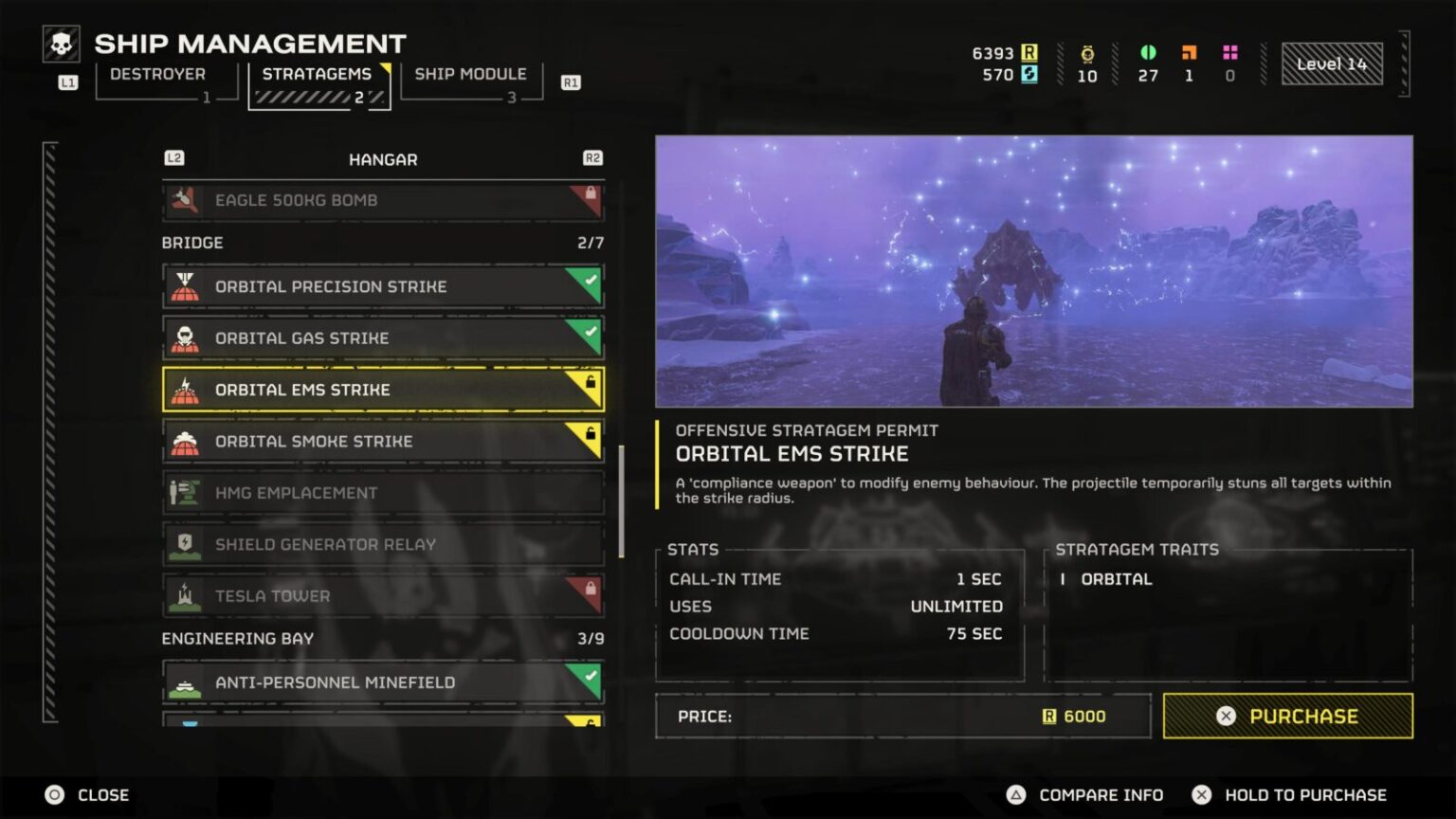The height and width of the screenshot is (819, 1456).
Task: Click the lock badge on Orbital Smoke Strike
Action: pyautogui.click(x=591, y=432)
